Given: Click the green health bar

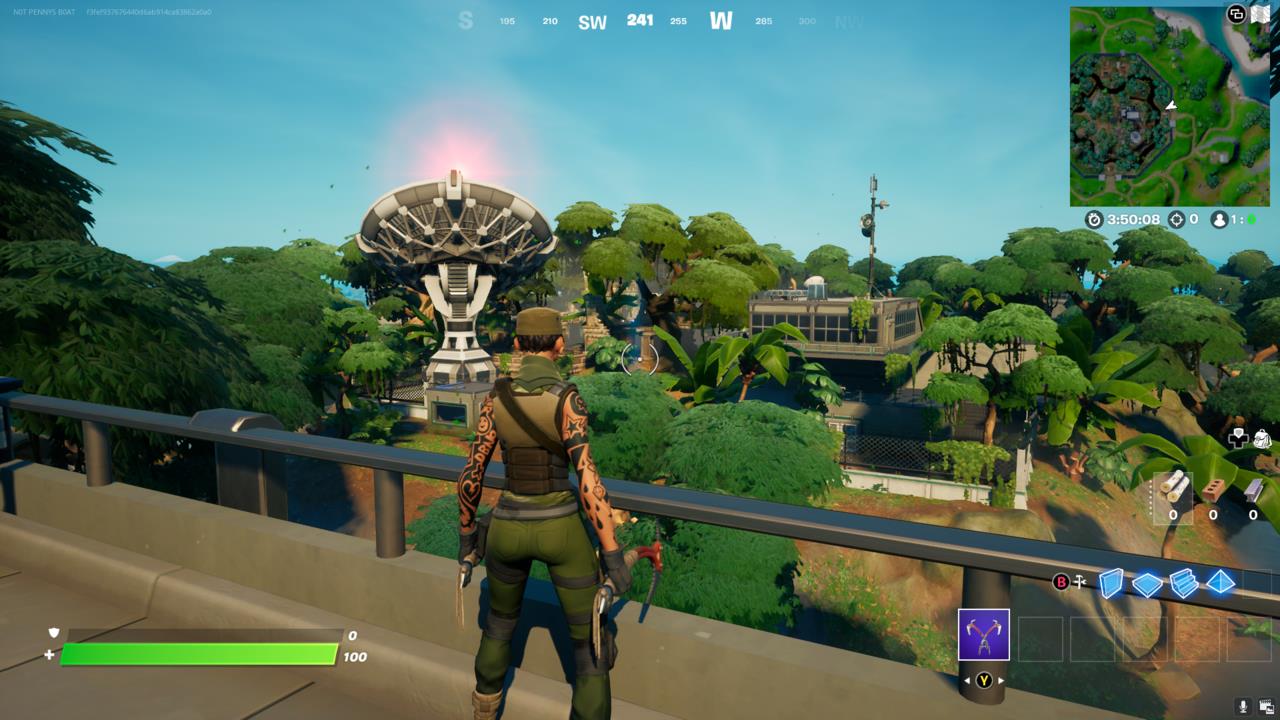Looking at the screenshot, I should (x=200, y=654).
